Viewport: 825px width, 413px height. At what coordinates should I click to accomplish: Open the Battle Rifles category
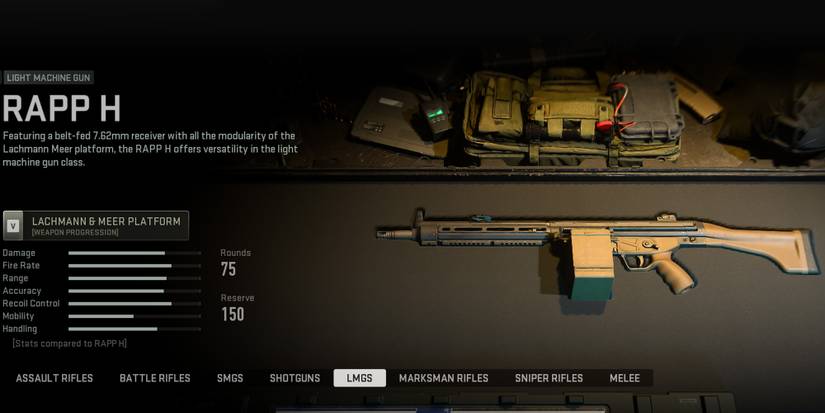155,378
